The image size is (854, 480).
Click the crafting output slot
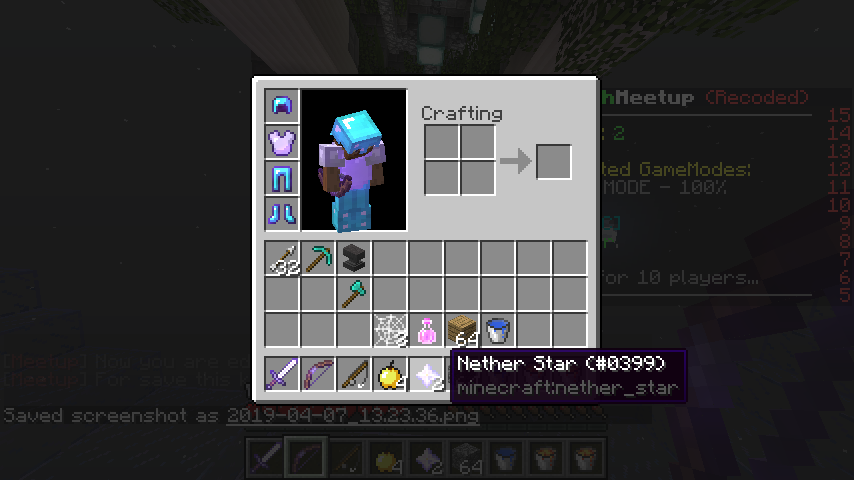[x=553, y=161]
